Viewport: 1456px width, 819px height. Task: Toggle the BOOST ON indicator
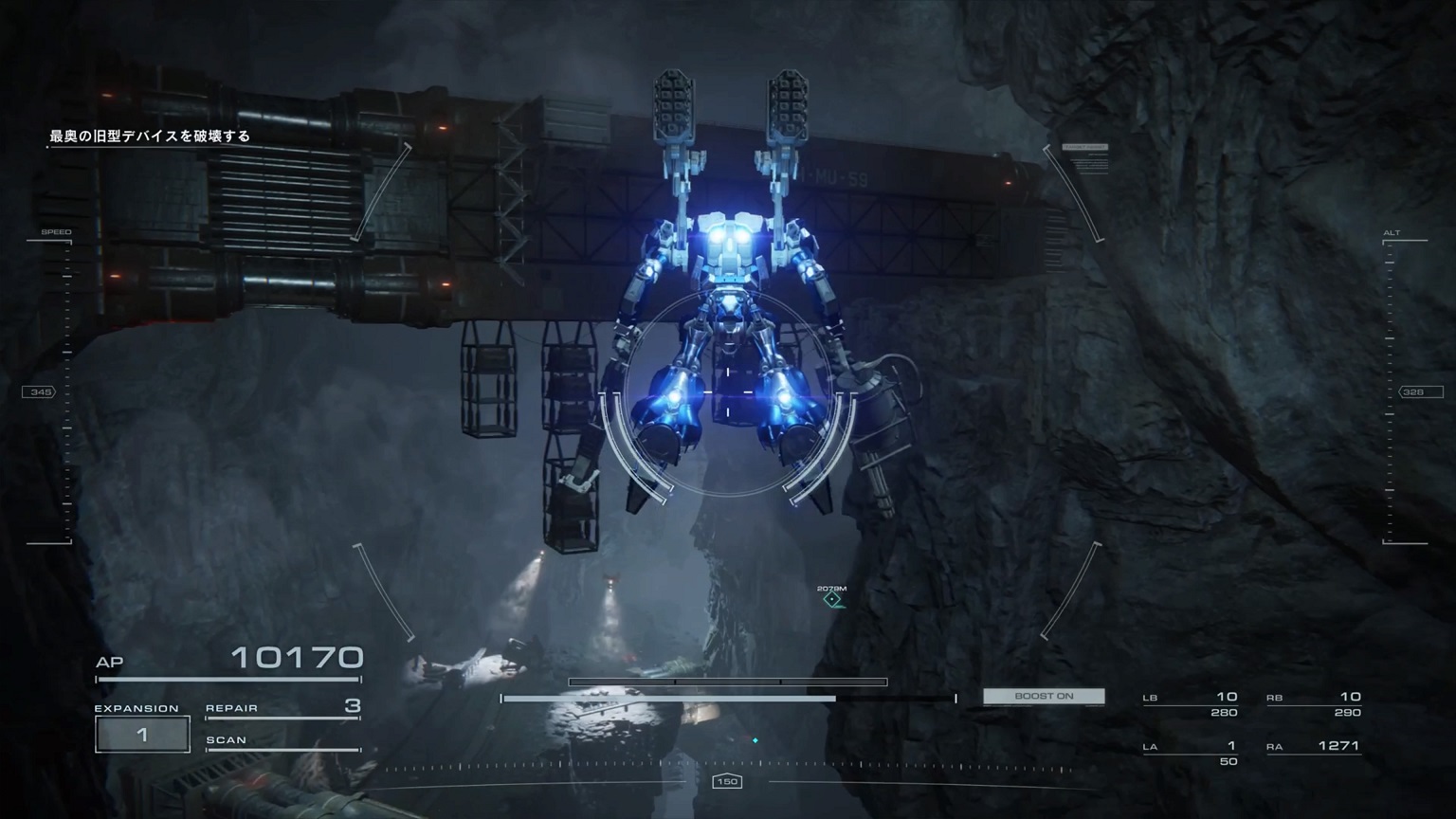[1044, 696]
